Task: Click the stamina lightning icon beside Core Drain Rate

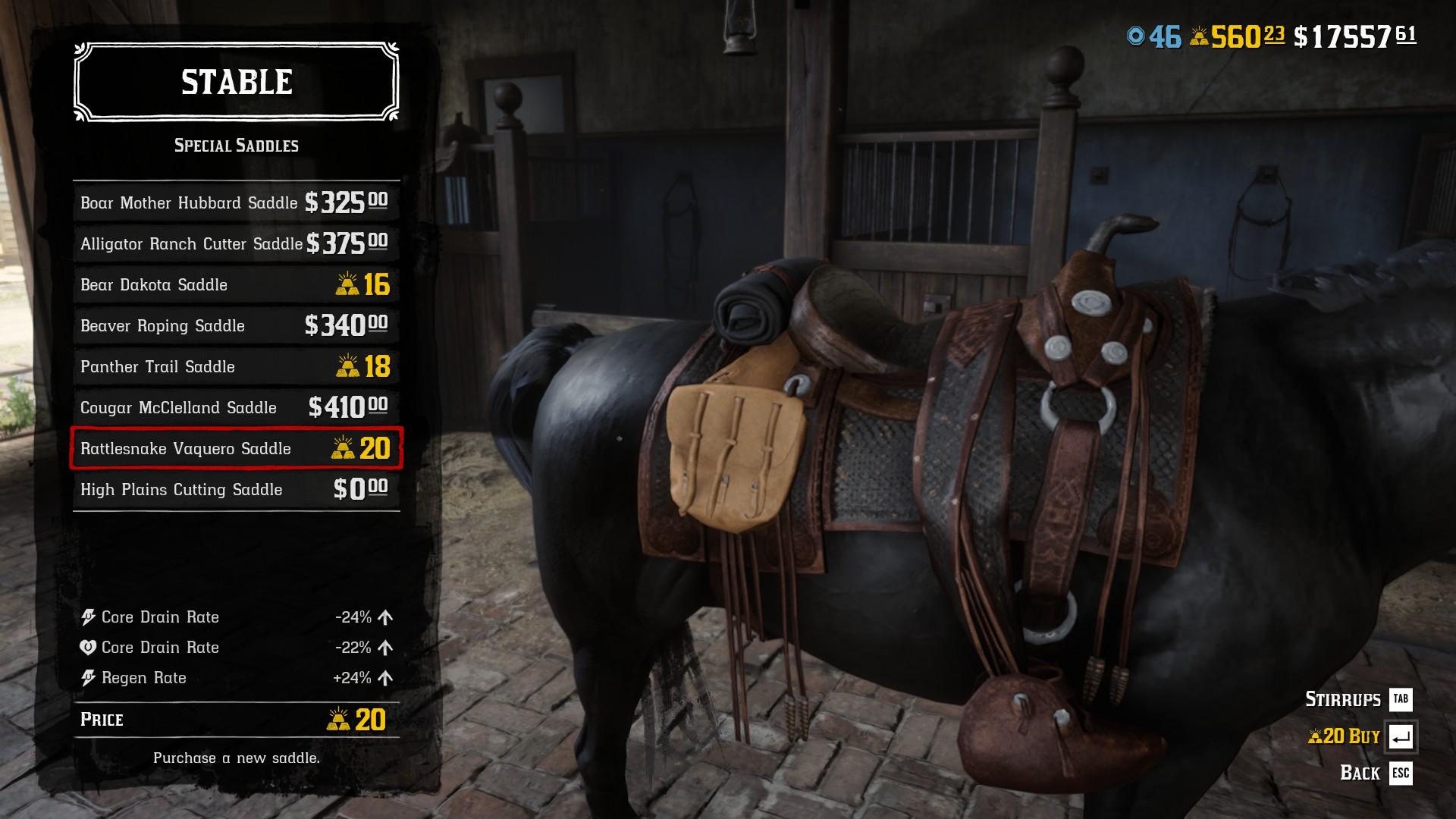Action: [x=90, y=617]
